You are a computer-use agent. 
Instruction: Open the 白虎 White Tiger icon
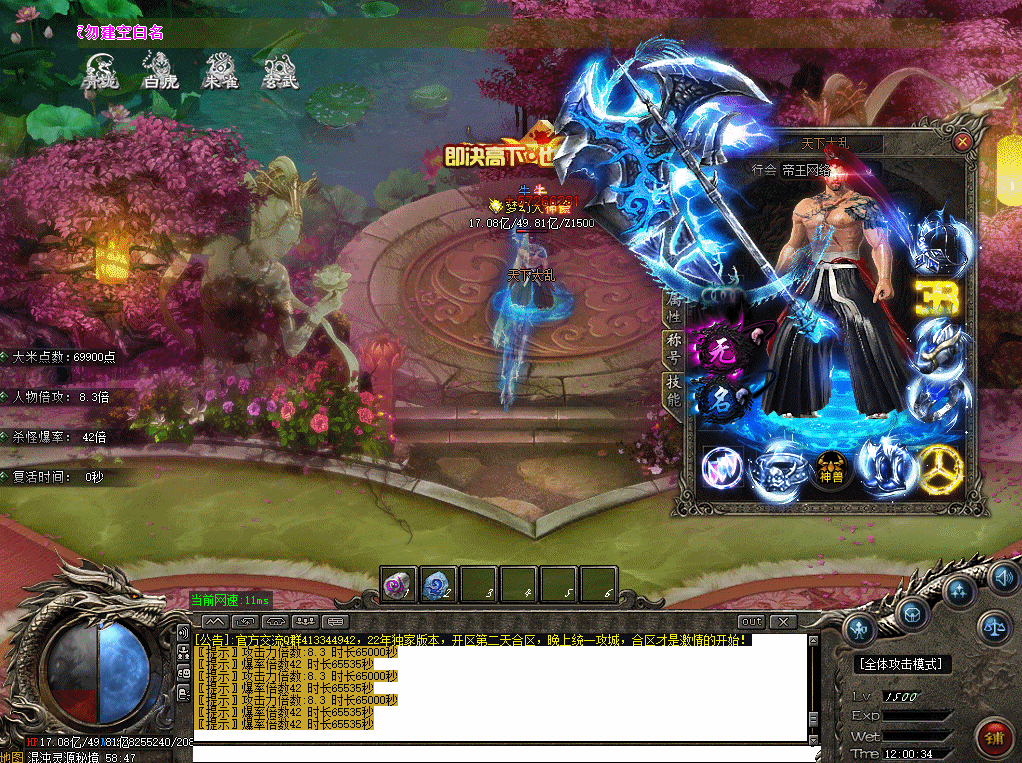tap(160, 70)
